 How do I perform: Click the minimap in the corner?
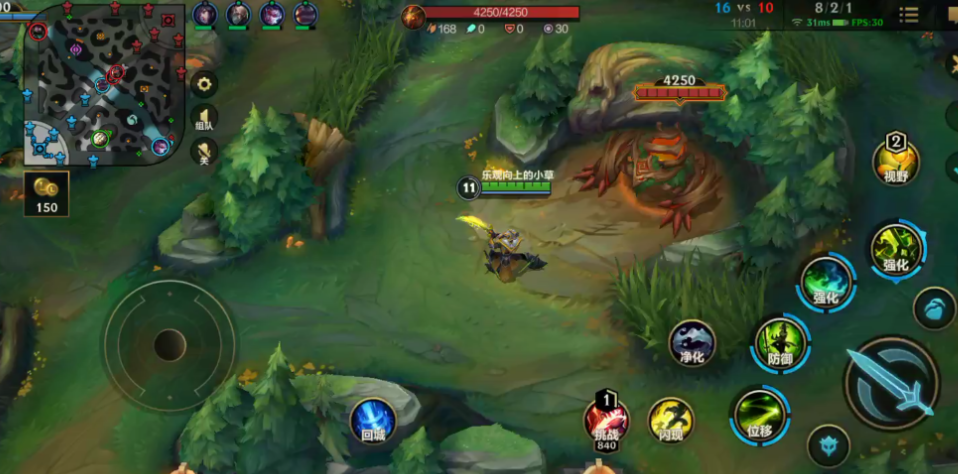tap(98, 85)
